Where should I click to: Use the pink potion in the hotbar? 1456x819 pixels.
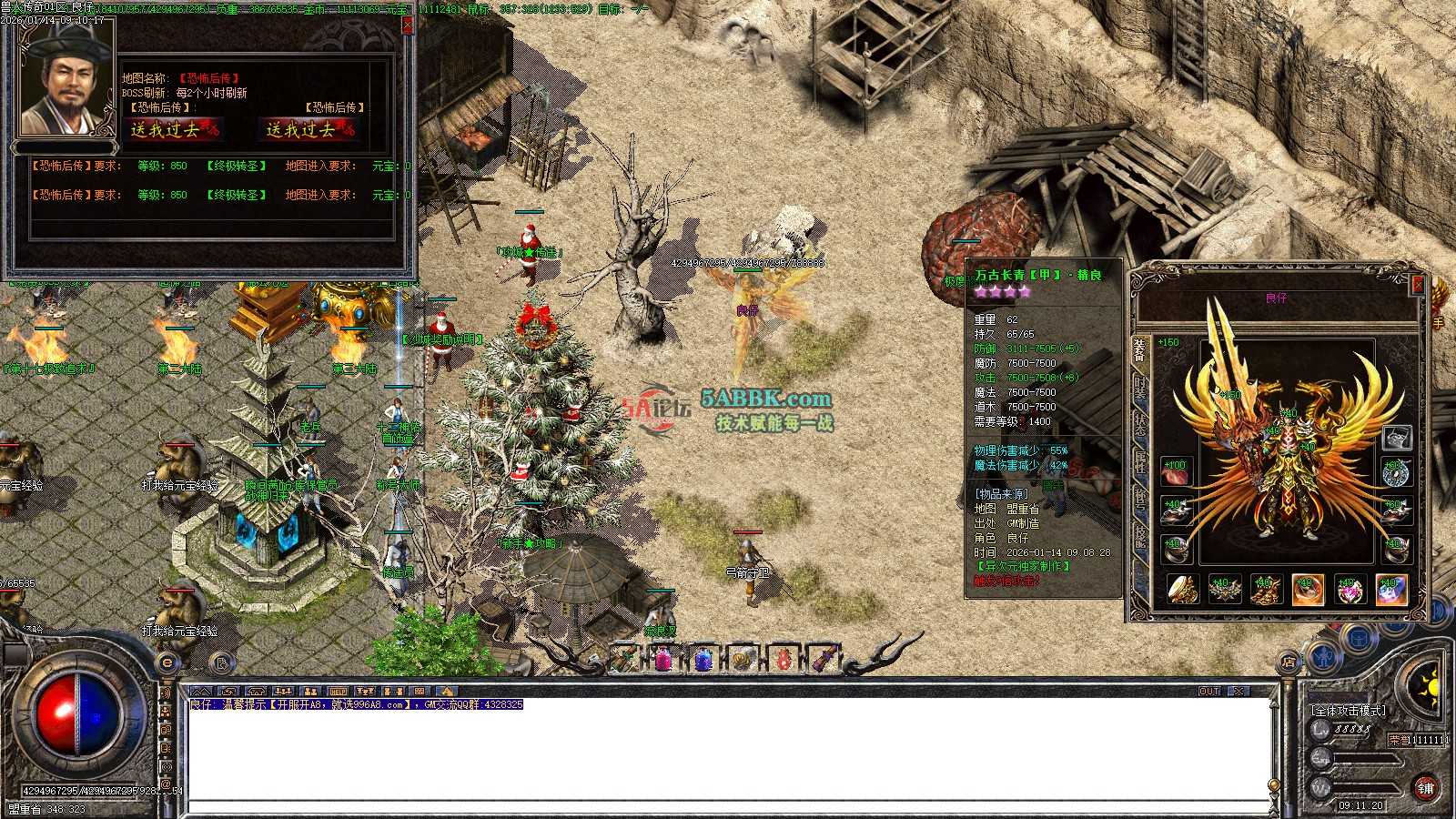pyautogui.click(x=663, y=658)
